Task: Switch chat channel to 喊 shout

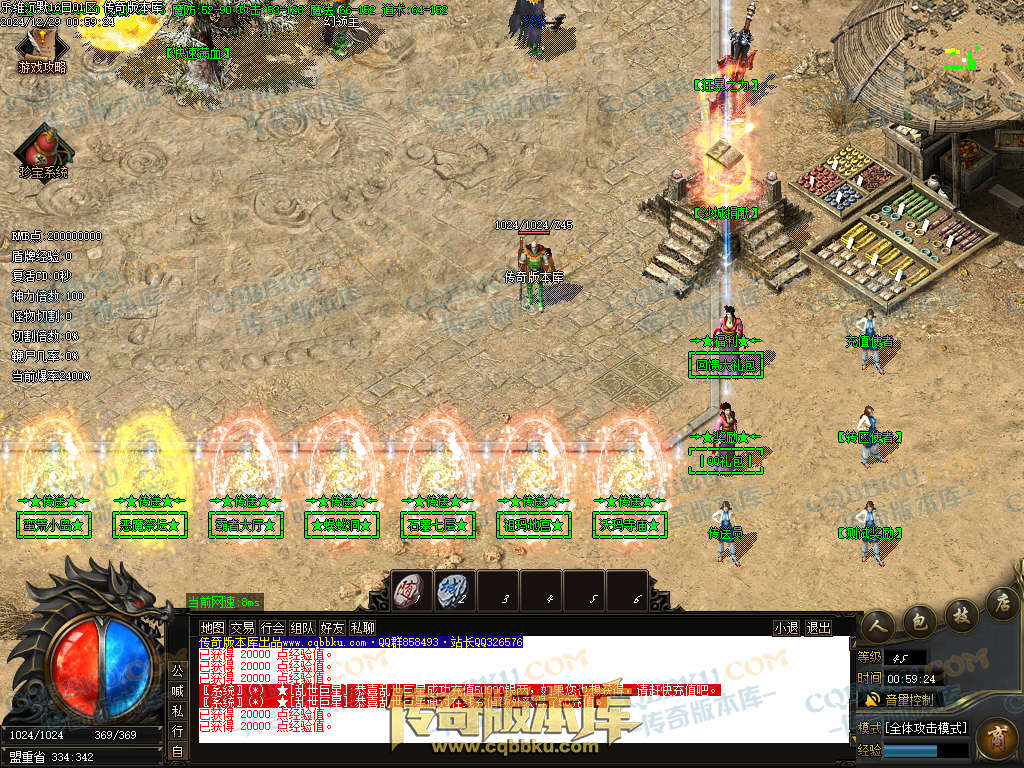Action: click(x=176, y=690)
